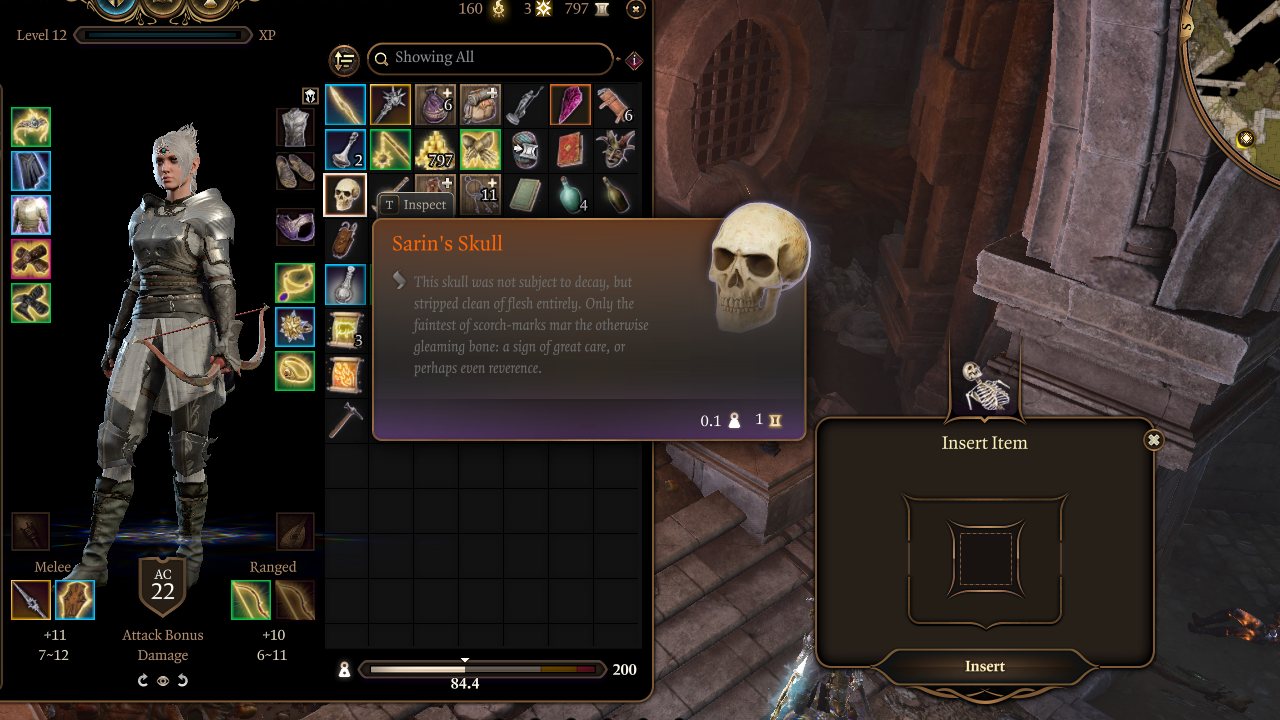Choose Inspect from the item context menu
This screenshot has width=1280, height=720.
[x=414, y=204]
